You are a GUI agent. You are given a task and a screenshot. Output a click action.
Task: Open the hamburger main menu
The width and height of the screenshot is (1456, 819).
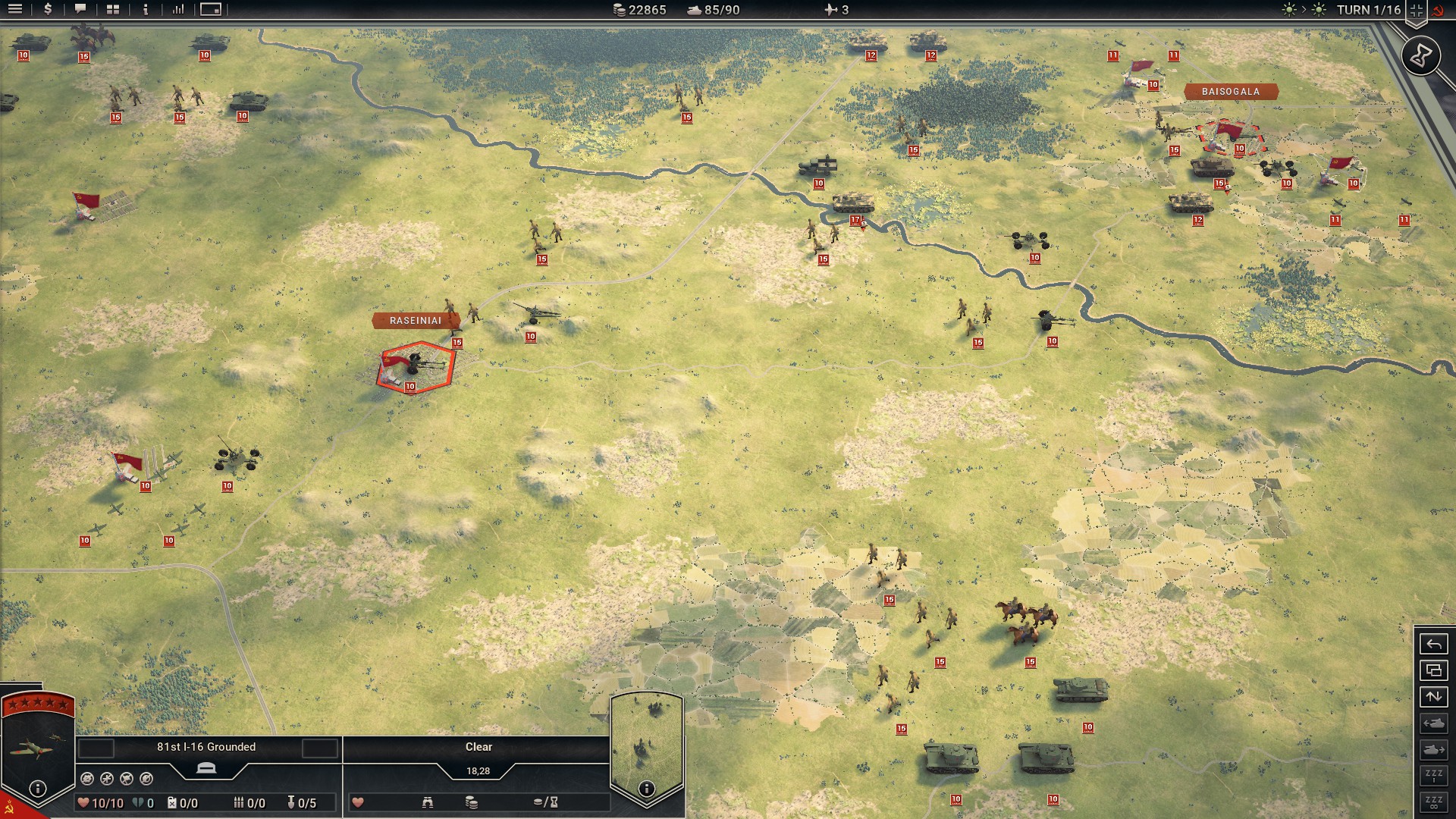point(15,10)
